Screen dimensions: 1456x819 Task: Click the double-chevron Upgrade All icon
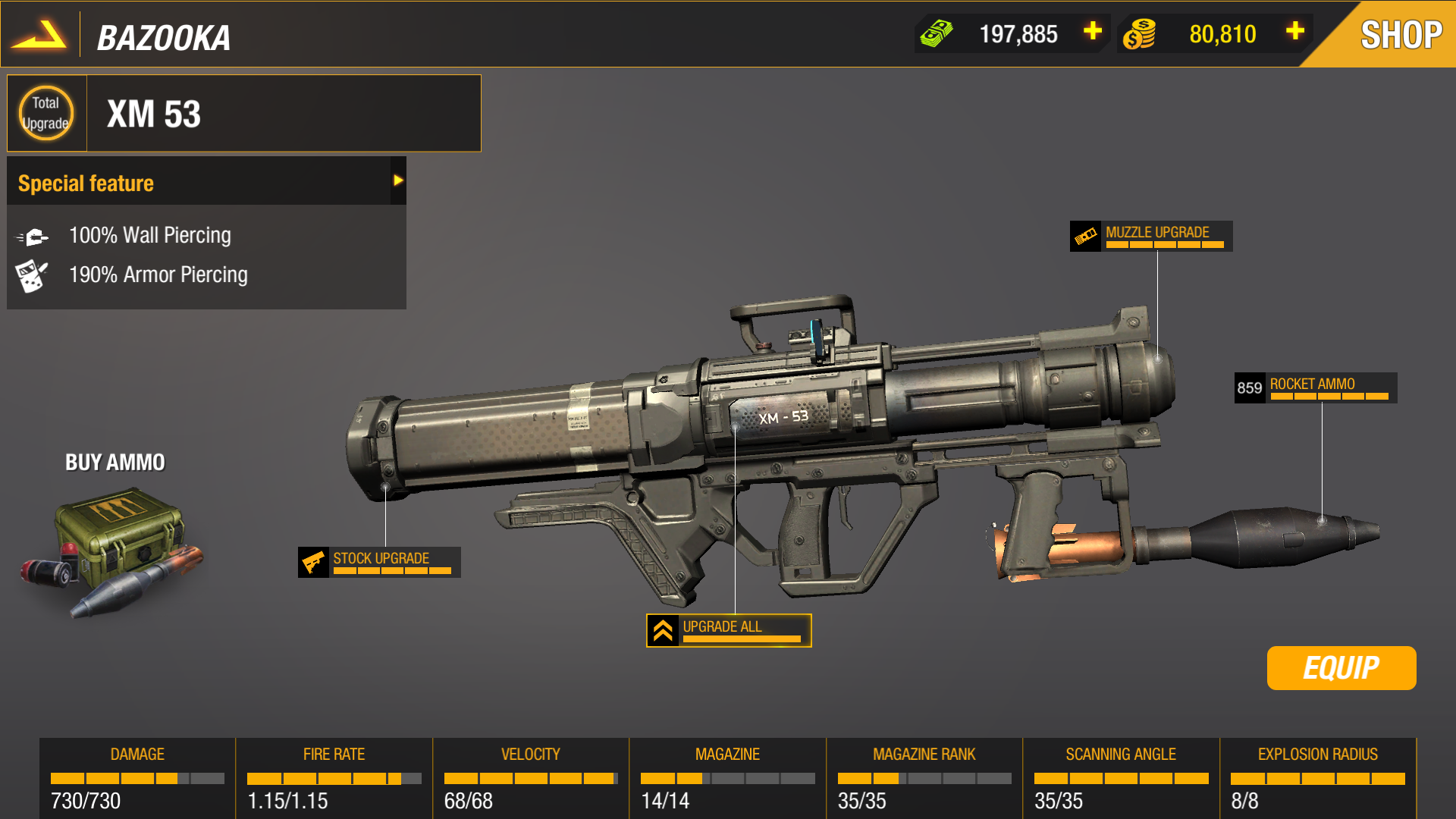click(x=662, y=629)
